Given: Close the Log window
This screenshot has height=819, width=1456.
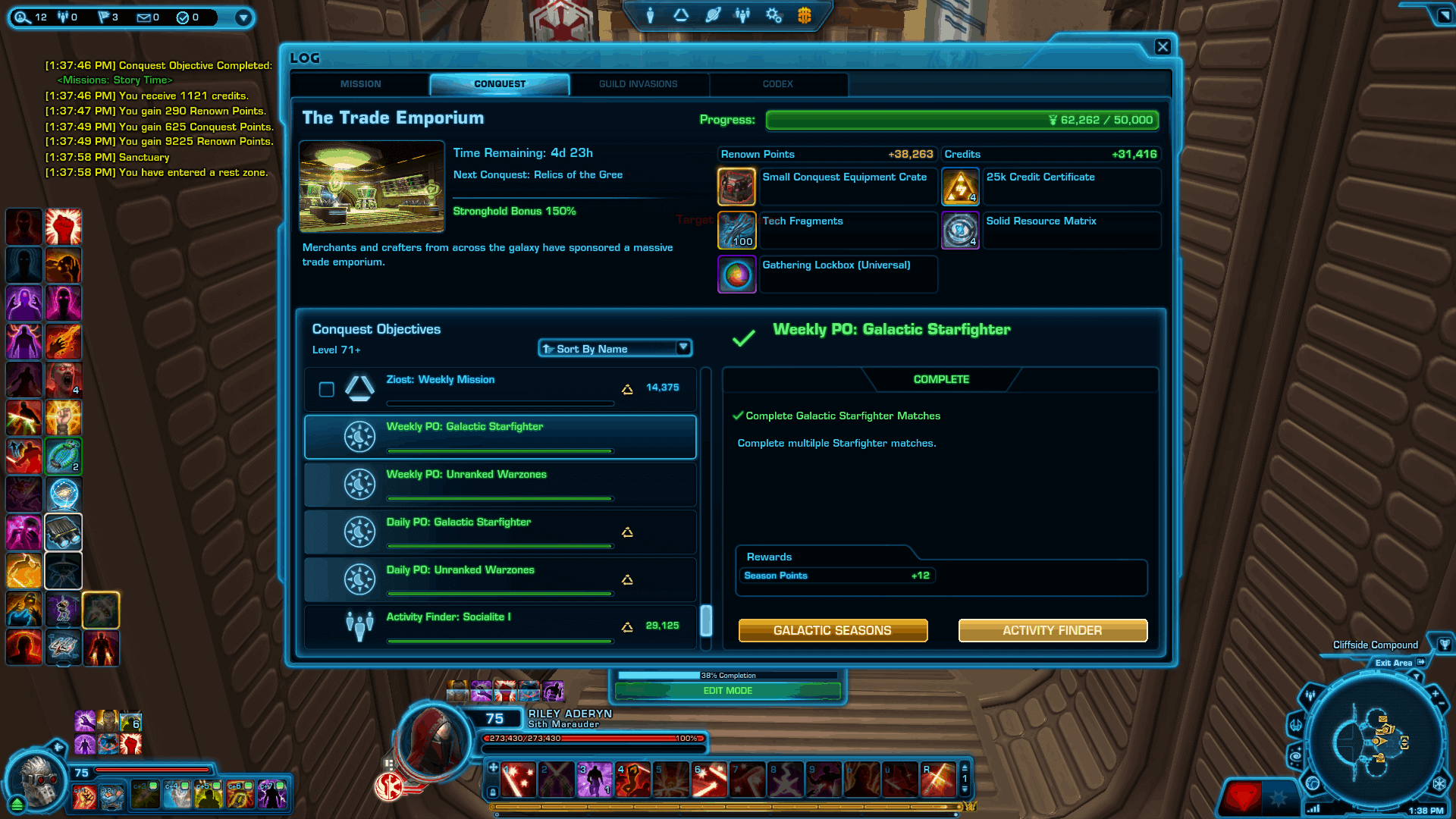Looking at the screenshot, I should coord(1163,47).
